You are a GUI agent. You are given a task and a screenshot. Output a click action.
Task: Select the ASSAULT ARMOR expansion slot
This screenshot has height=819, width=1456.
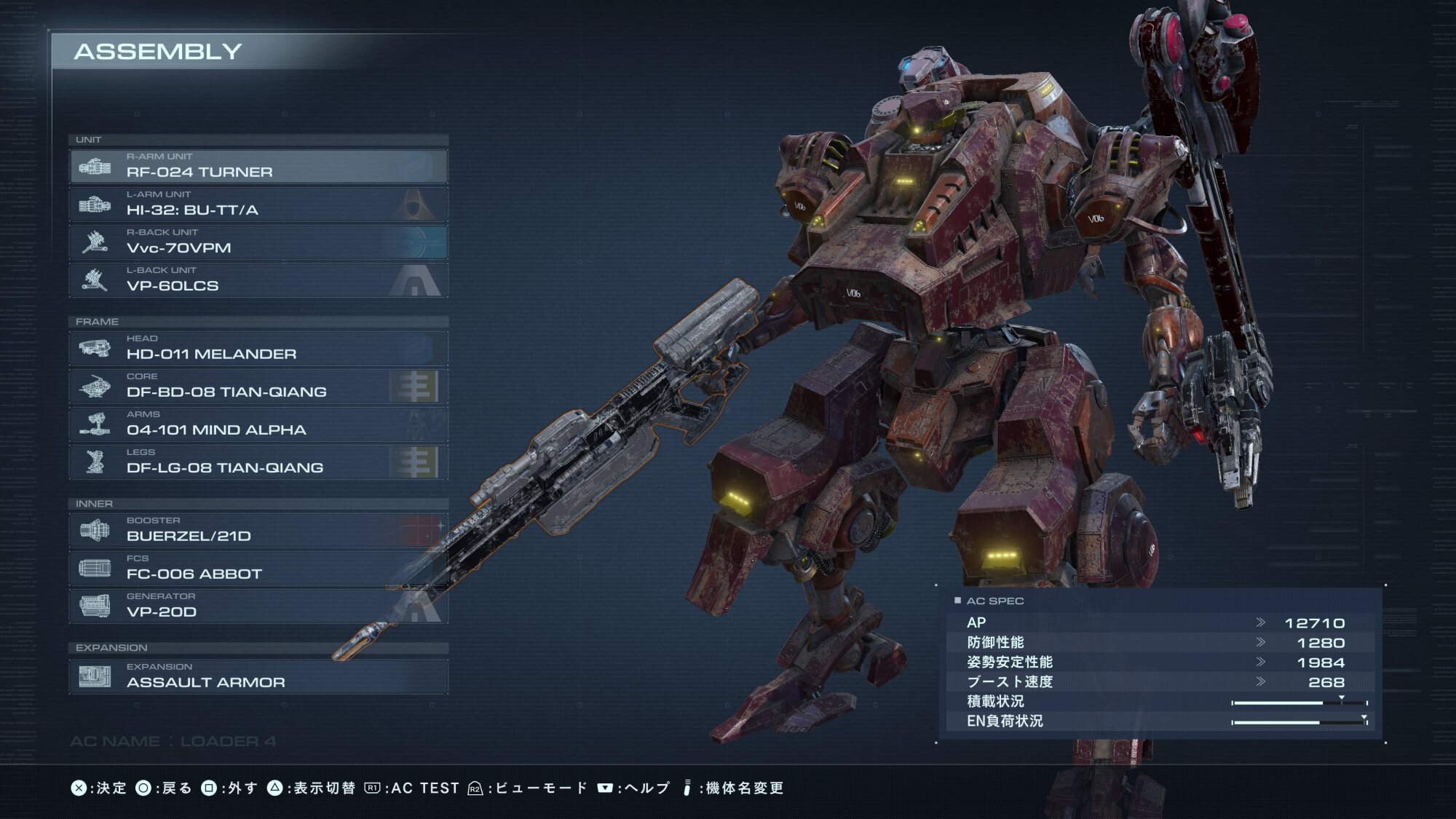pyautogui.click(x=258, y=676)
